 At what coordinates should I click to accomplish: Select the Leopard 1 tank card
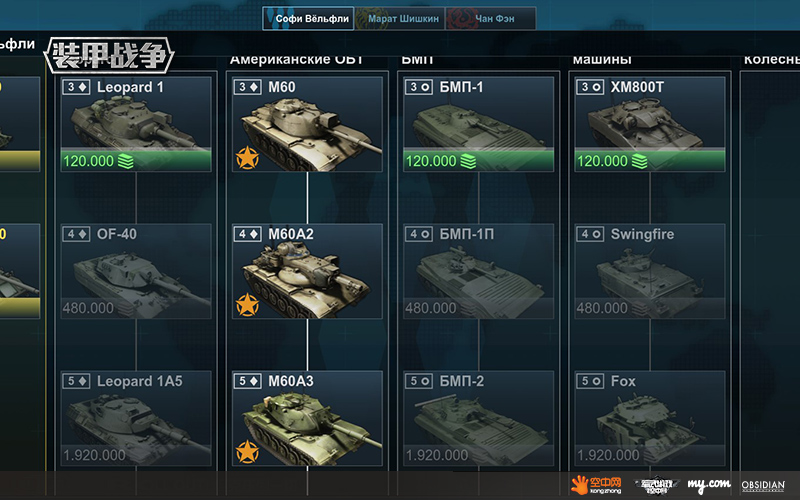point(136,124)
